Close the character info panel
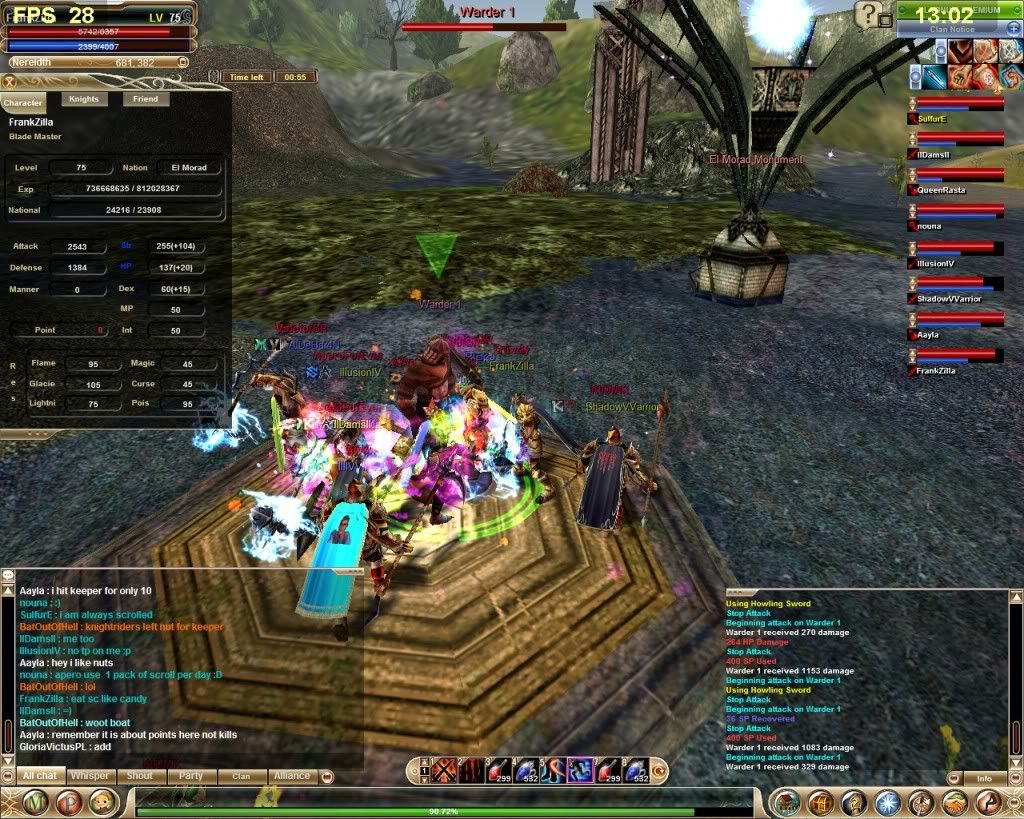1024x819 pixels. (9, 82)
